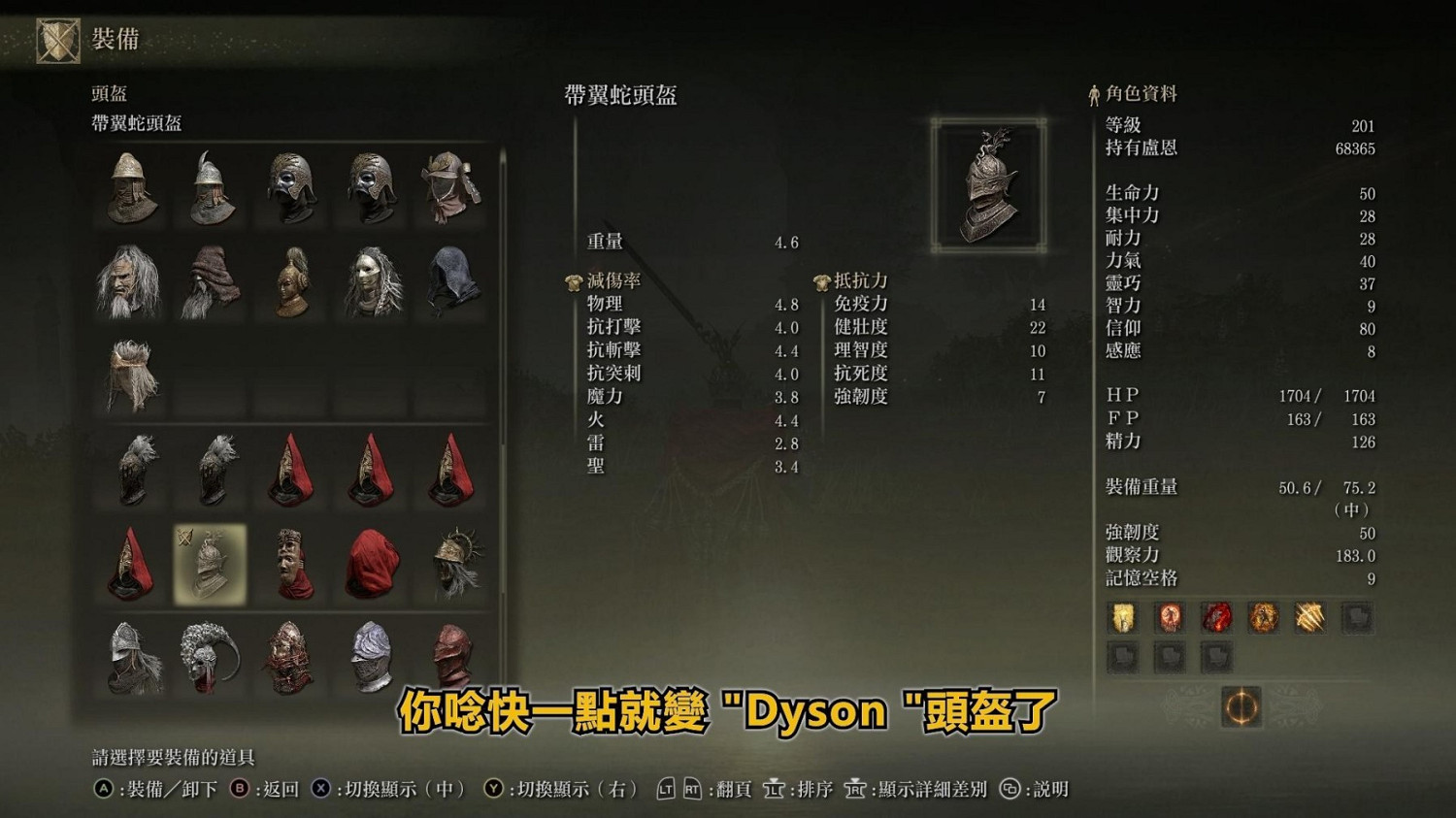Click the claw-mark talisman icon
Image resolution: width=1456 pixels, height=818 pixels.
pos(1312,618)
